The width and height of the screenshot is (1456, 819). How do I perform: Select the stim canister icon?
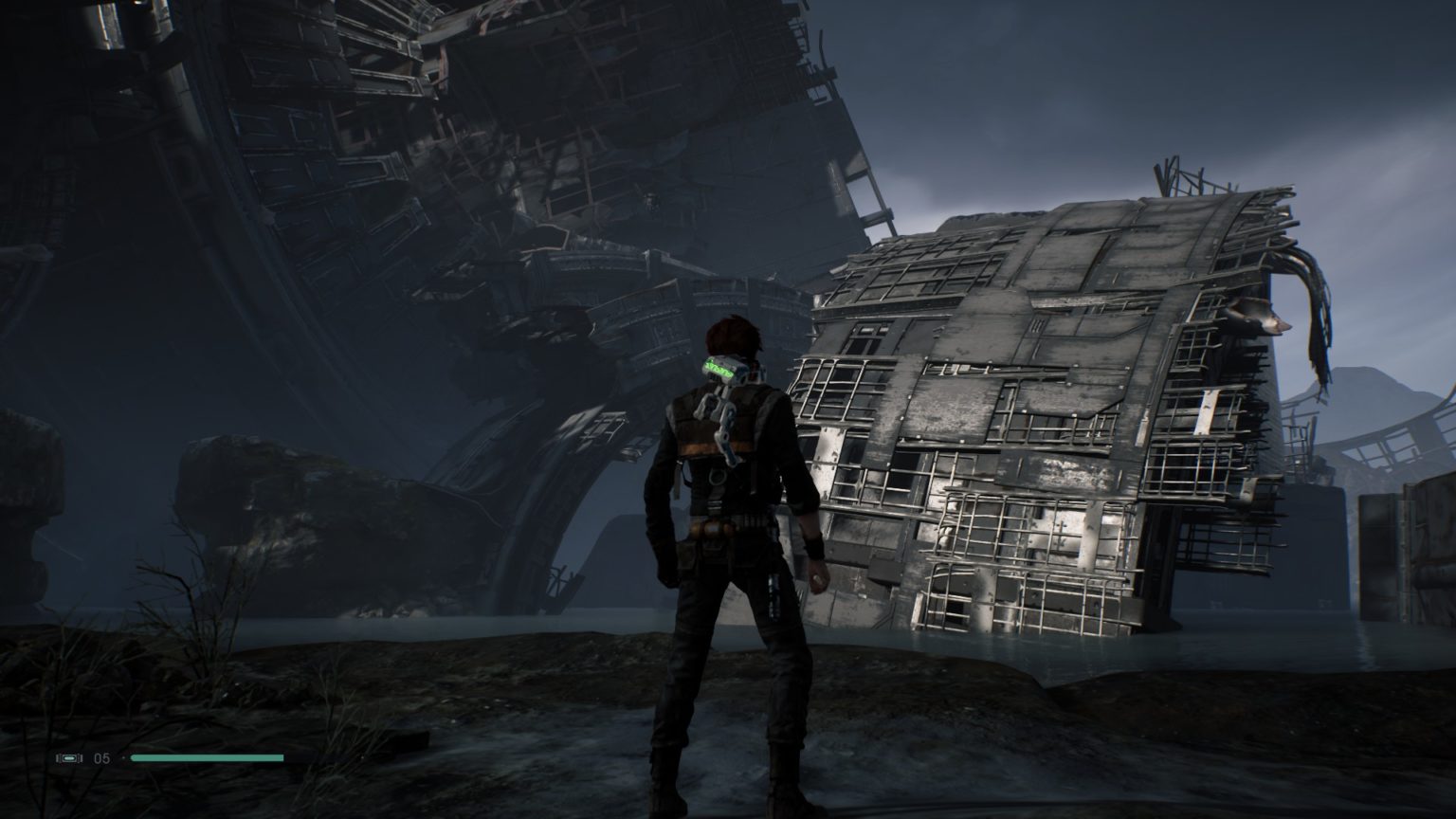click(70, 758)
